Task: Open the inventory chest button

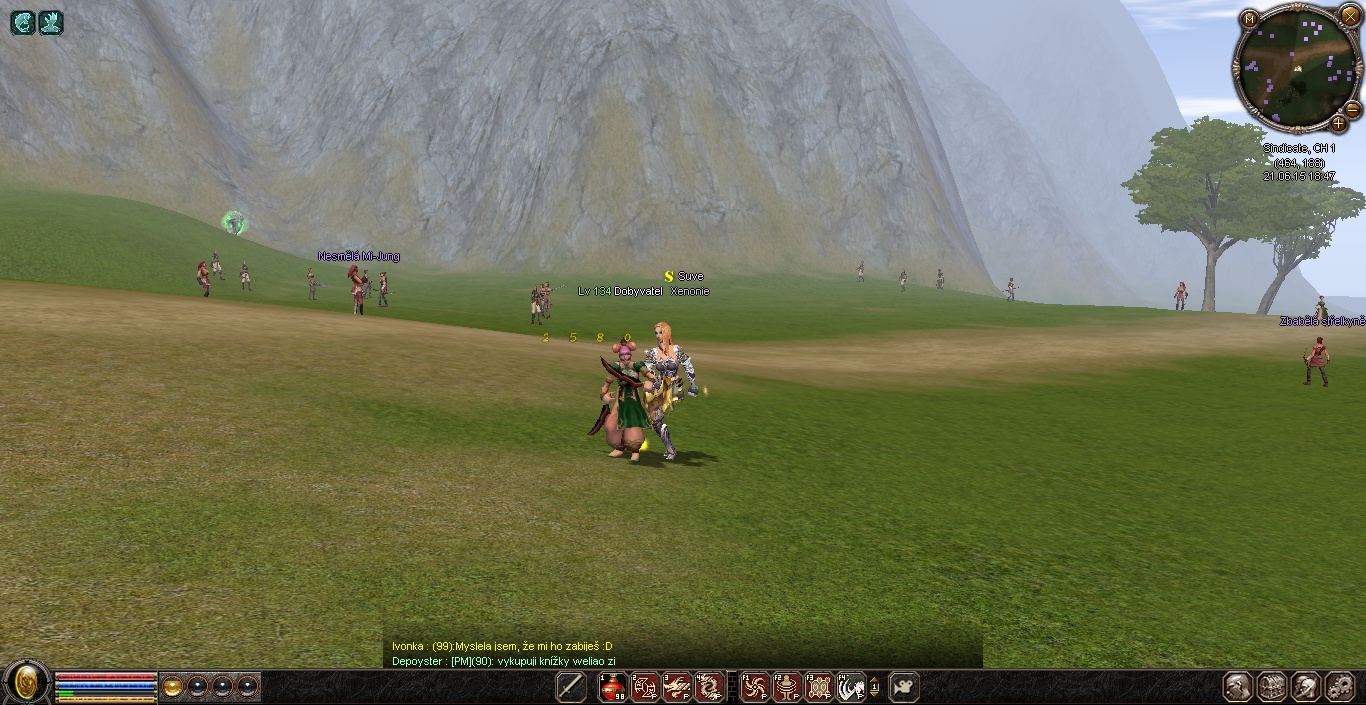Action: [x=1273, y=687]
